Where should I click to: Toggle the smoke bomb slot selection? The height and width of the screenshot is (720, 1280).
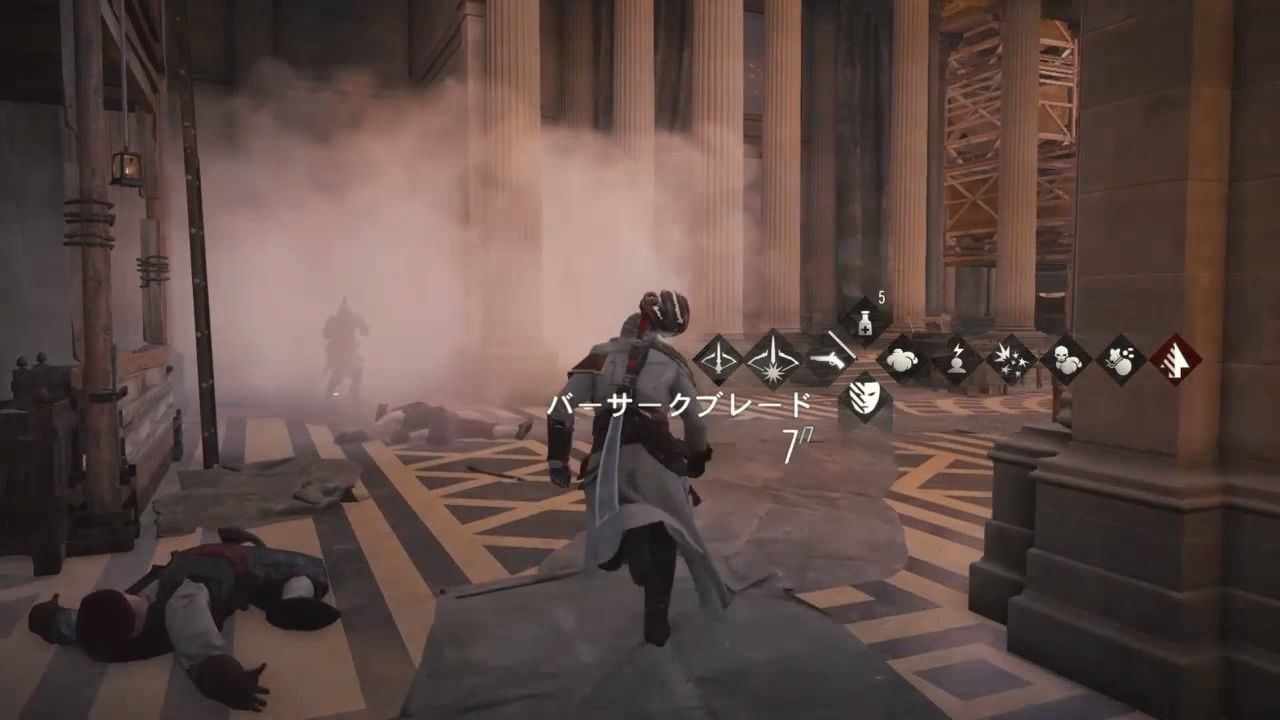coord(902,360)
